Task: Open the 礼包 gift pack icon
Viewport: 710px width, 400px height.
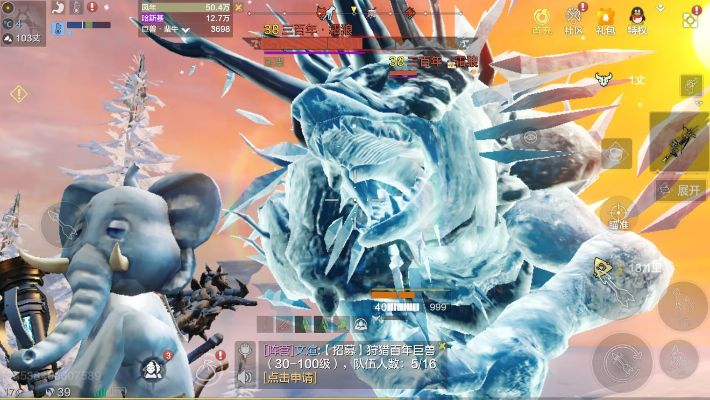Action: click(605, 18)
